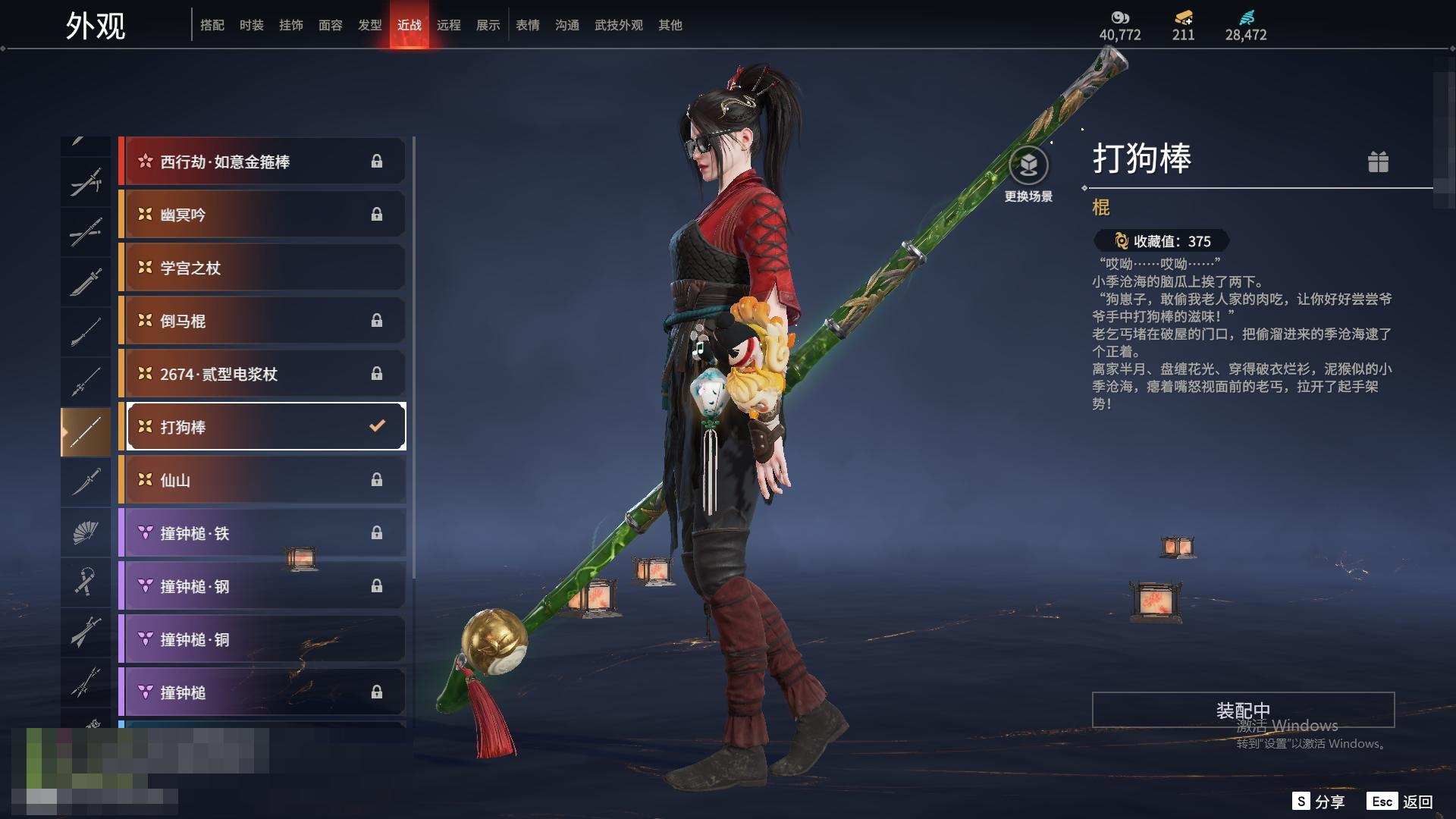Select the 仙山 weapon skin
This screenshot has height=819, width=1456.
[262, 480]
